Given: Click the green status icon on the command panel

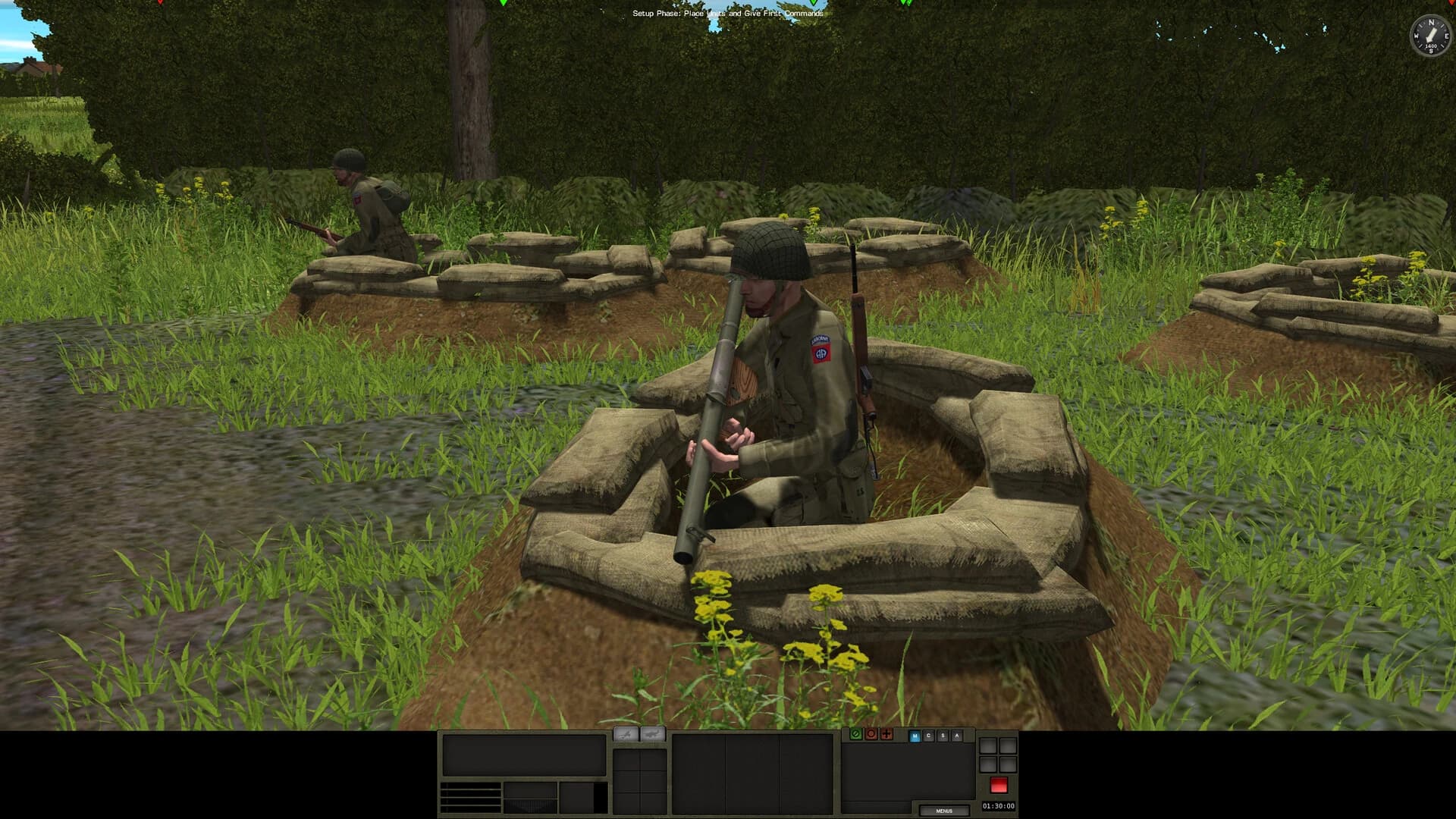Looking at the screenshot, I should click(855, 734).
